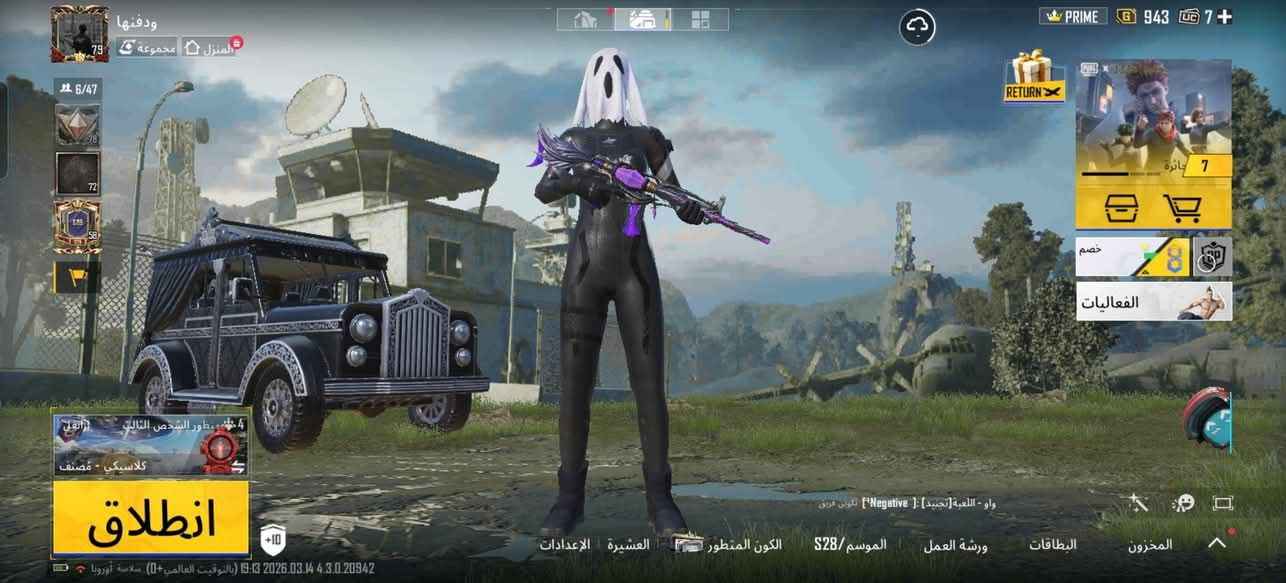
Task: Tap the yellow انطلاق start button
Action: click(x=150, y=518)
